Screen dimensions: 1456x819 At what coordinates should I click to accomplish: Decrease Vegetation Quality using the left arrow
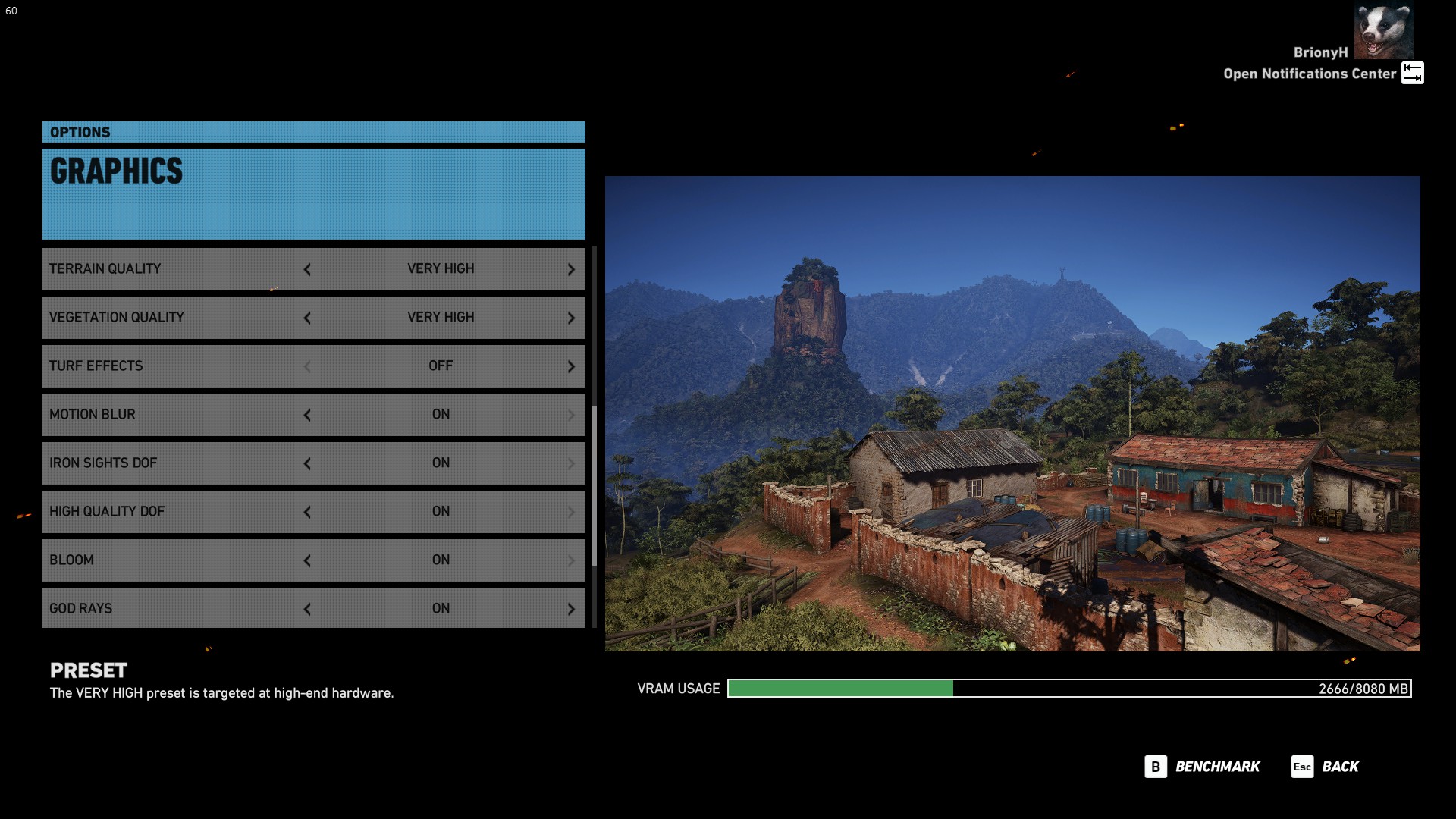(x=307, y=318)
